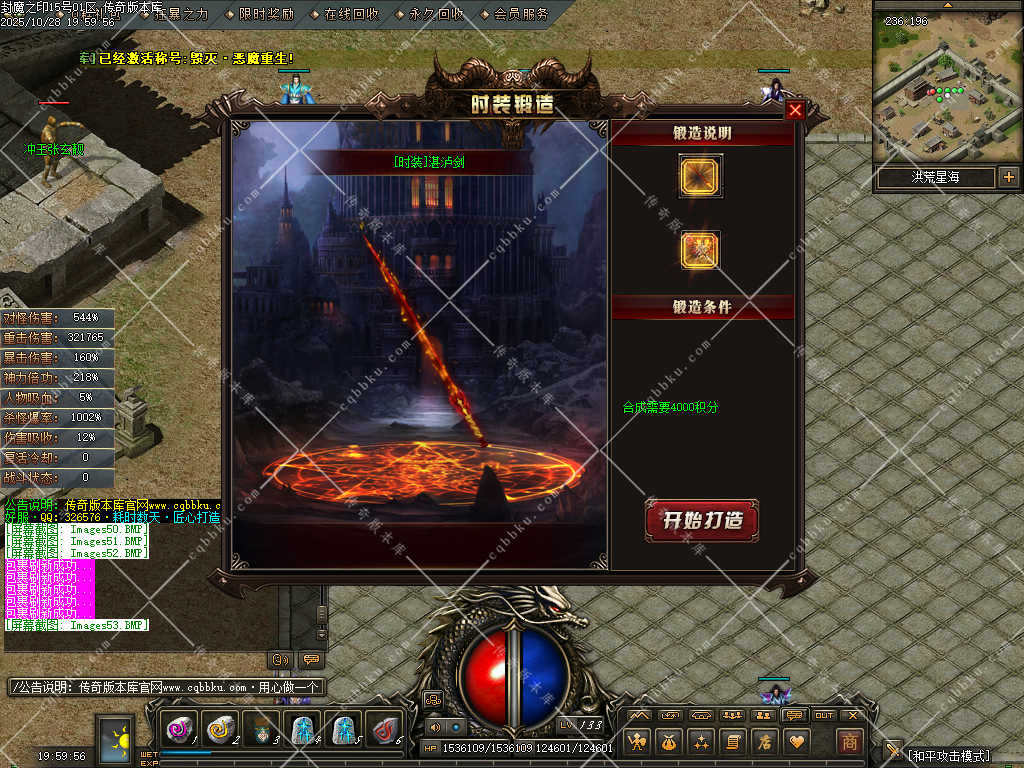Use the orange swirl stone in slot 2
The height and width of the screenshot is (768, 1024).
(x=220, y=731)
